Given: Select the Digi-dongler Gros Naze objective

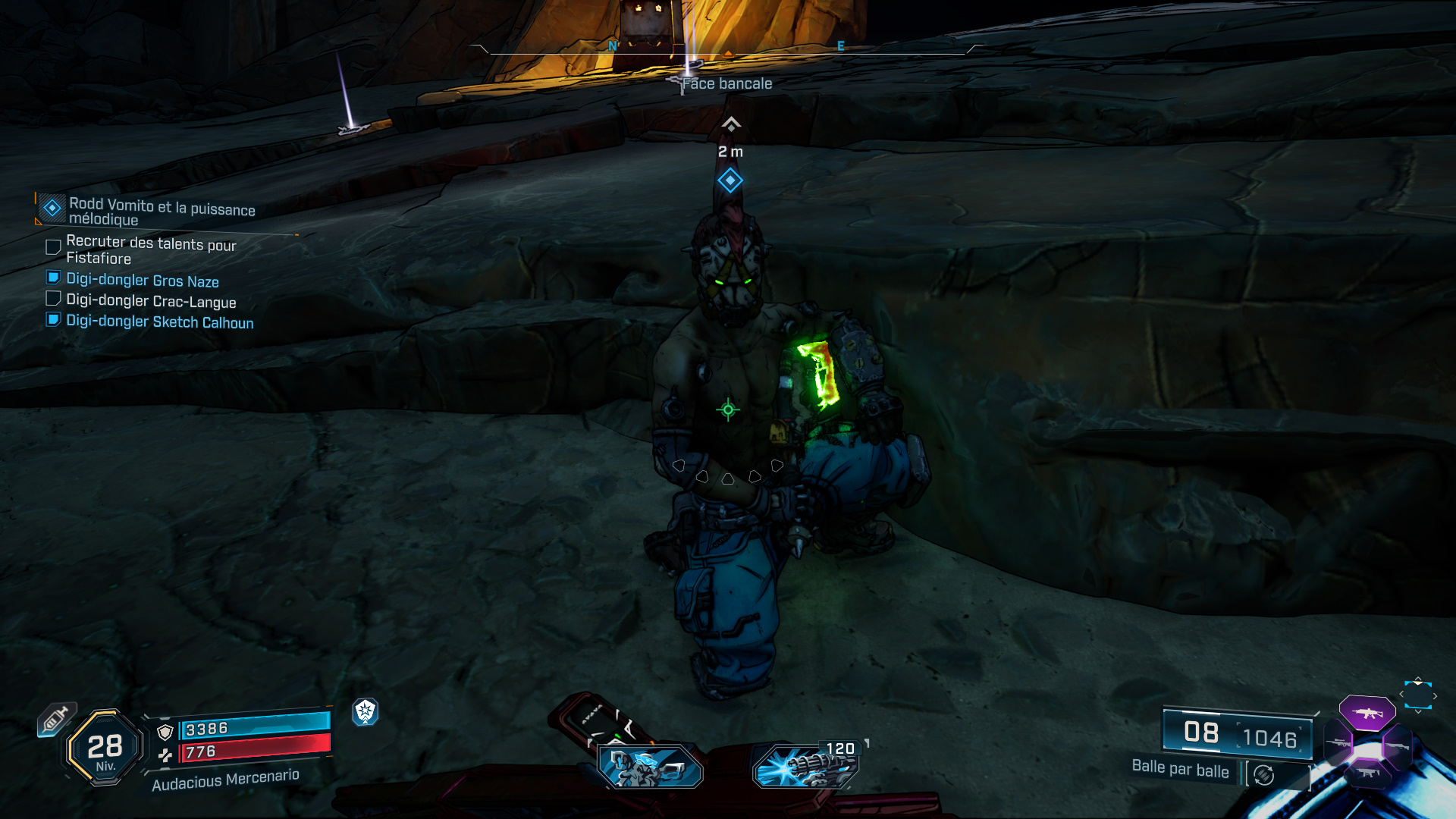Looking at the screenshot, I should tap(143, 281).
